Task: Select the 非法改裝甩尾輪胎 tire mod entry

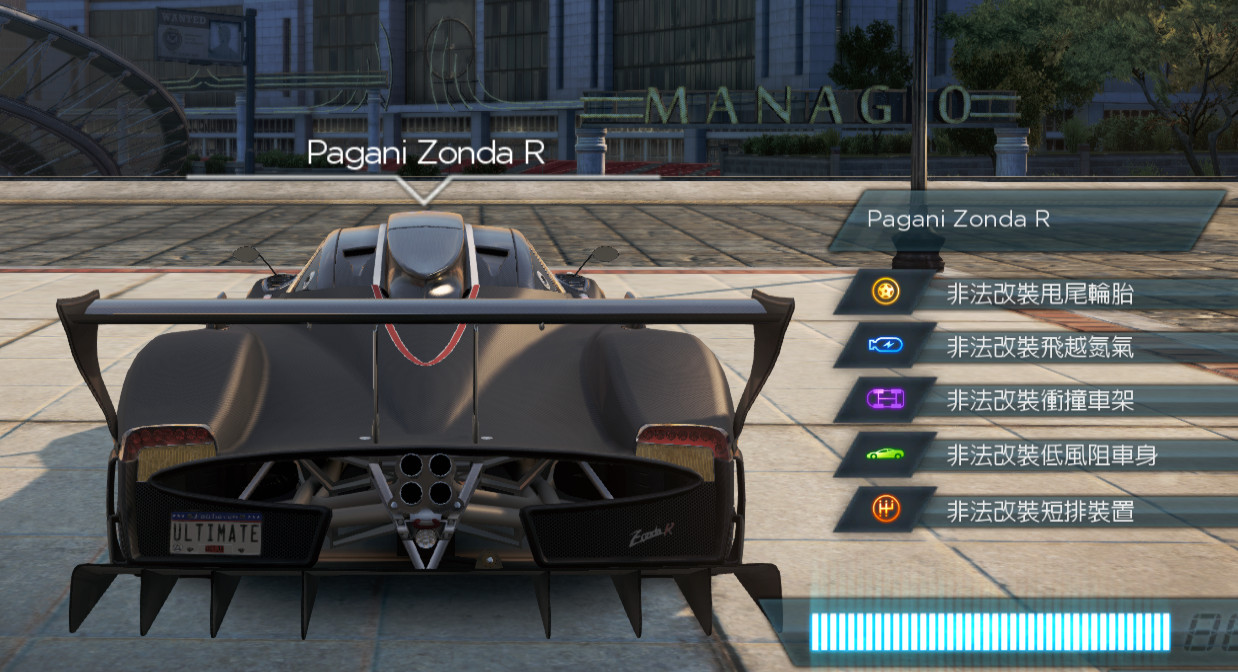Action: tap(1040, 293)
